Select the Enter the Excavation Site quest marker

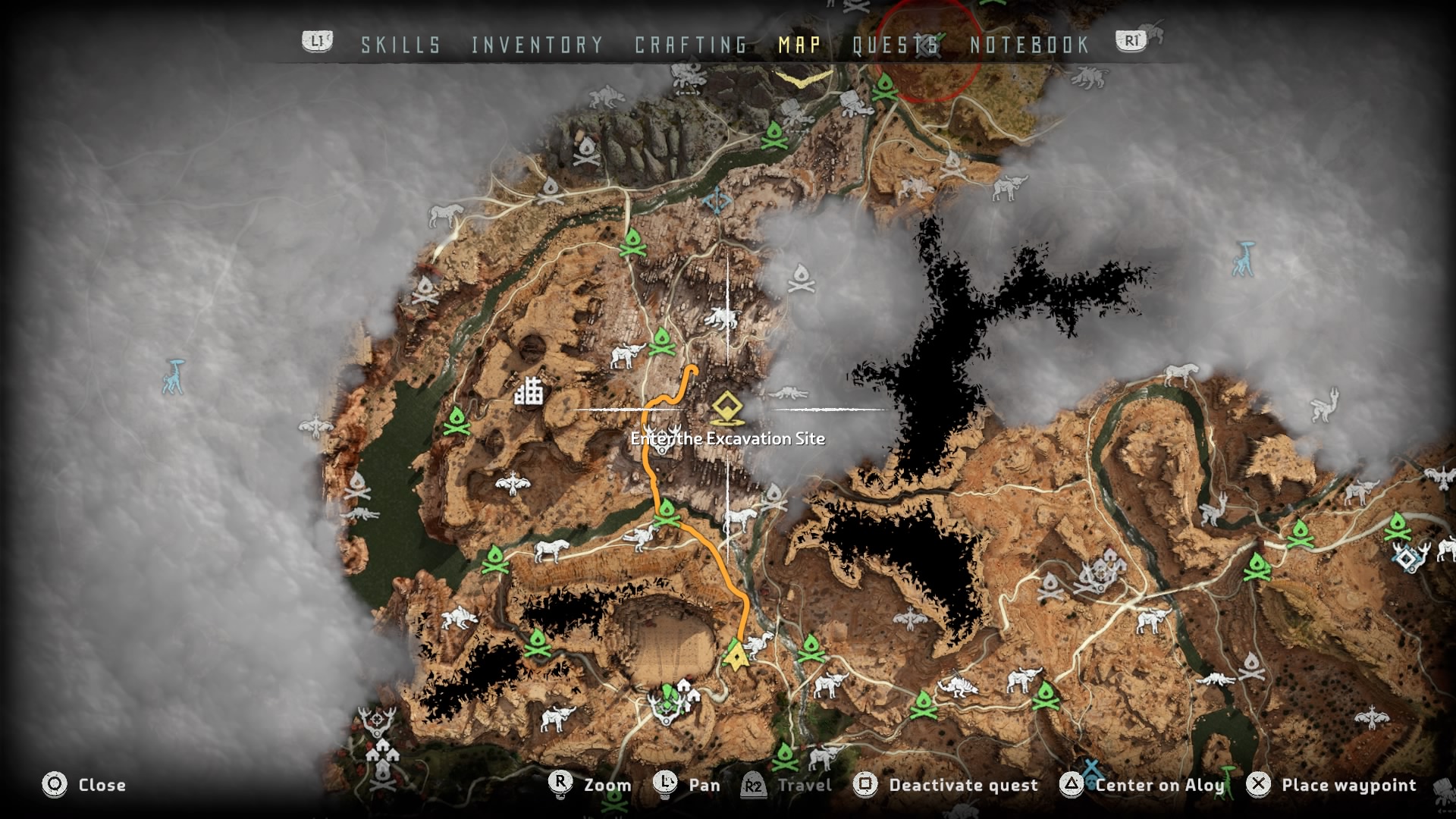[x=727, y=410]
